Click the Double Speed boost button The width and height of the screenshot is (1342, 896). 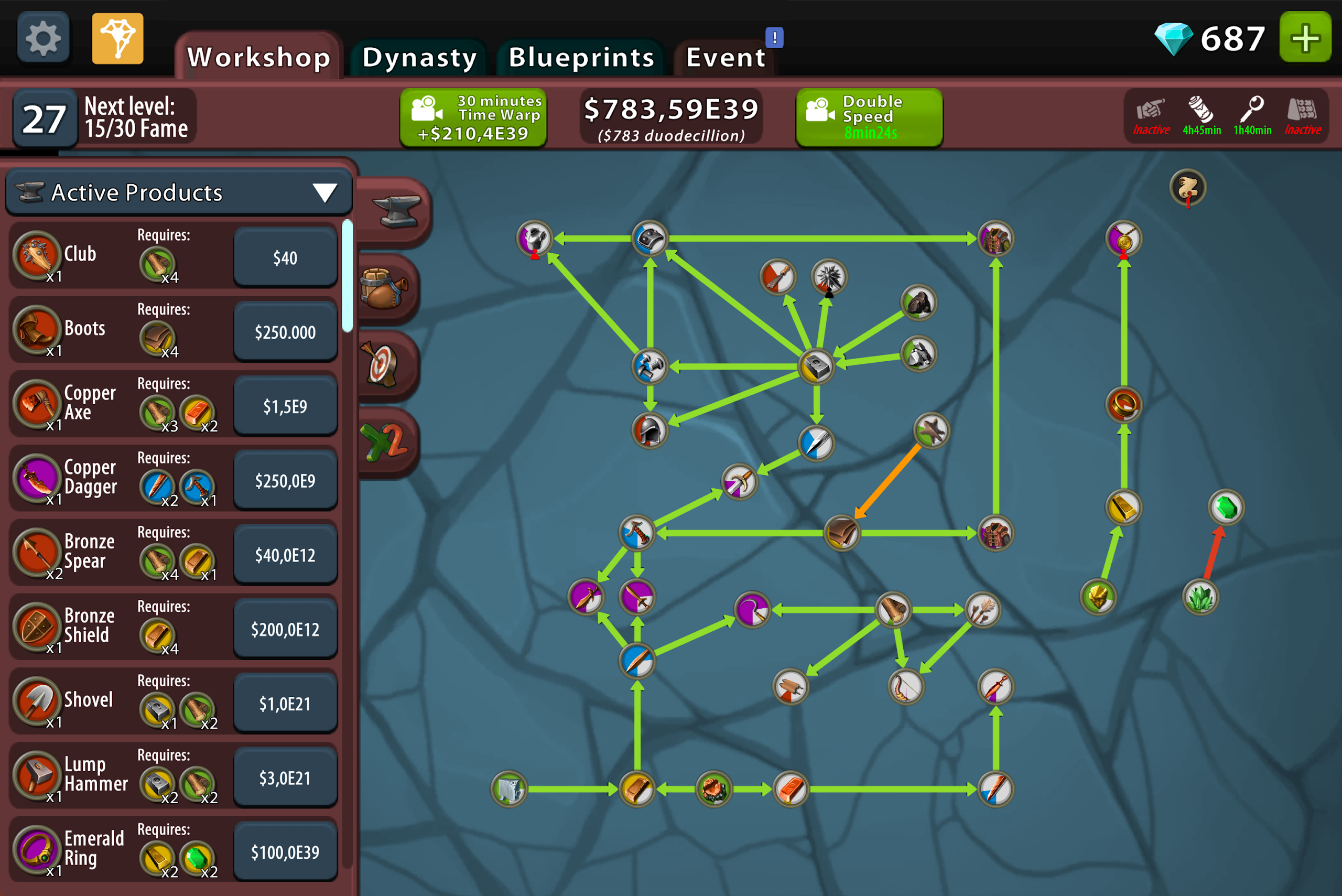(869, 117)
